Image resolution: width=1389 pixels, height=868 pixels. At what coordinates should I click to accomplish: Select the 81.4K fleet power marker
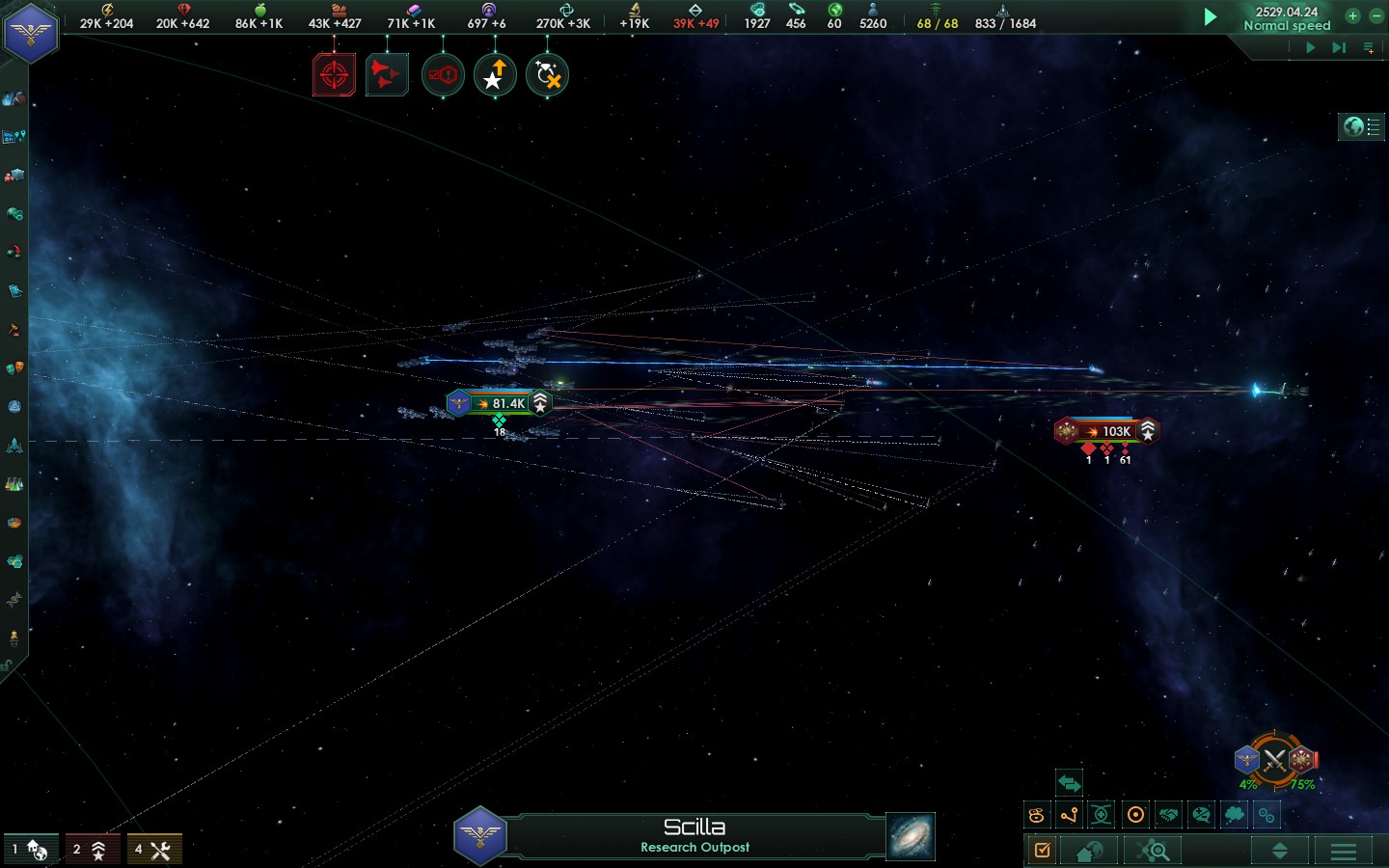[500, 403]
